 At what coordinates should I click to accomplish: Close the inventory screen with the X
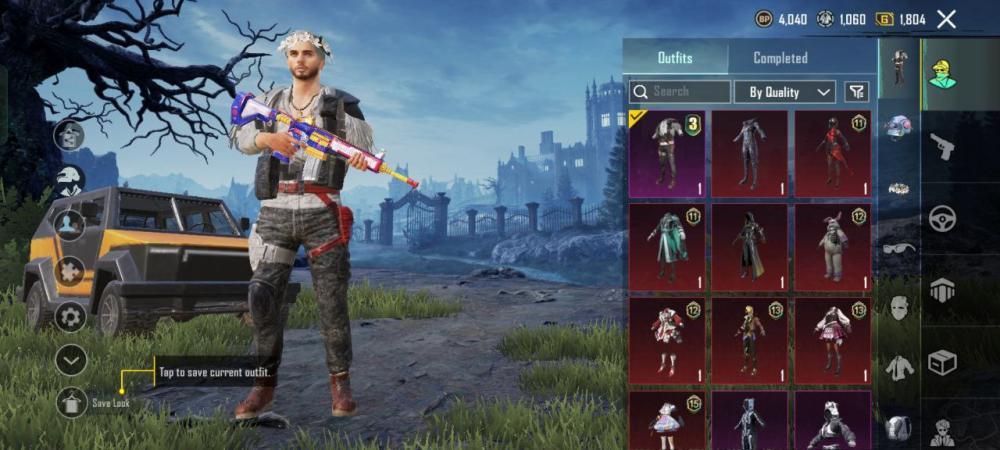pyautogui.click(x=946, y=19)
